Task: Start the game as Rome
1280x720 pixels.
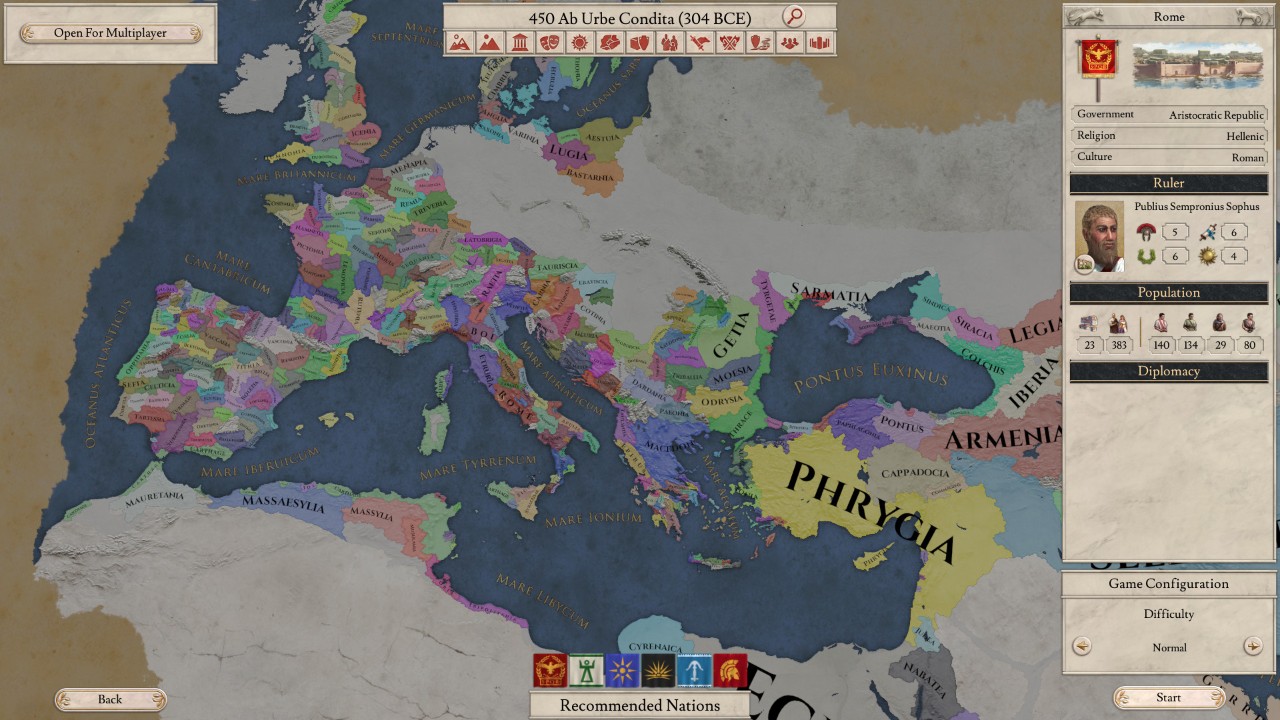Action: pos(1168,698)
